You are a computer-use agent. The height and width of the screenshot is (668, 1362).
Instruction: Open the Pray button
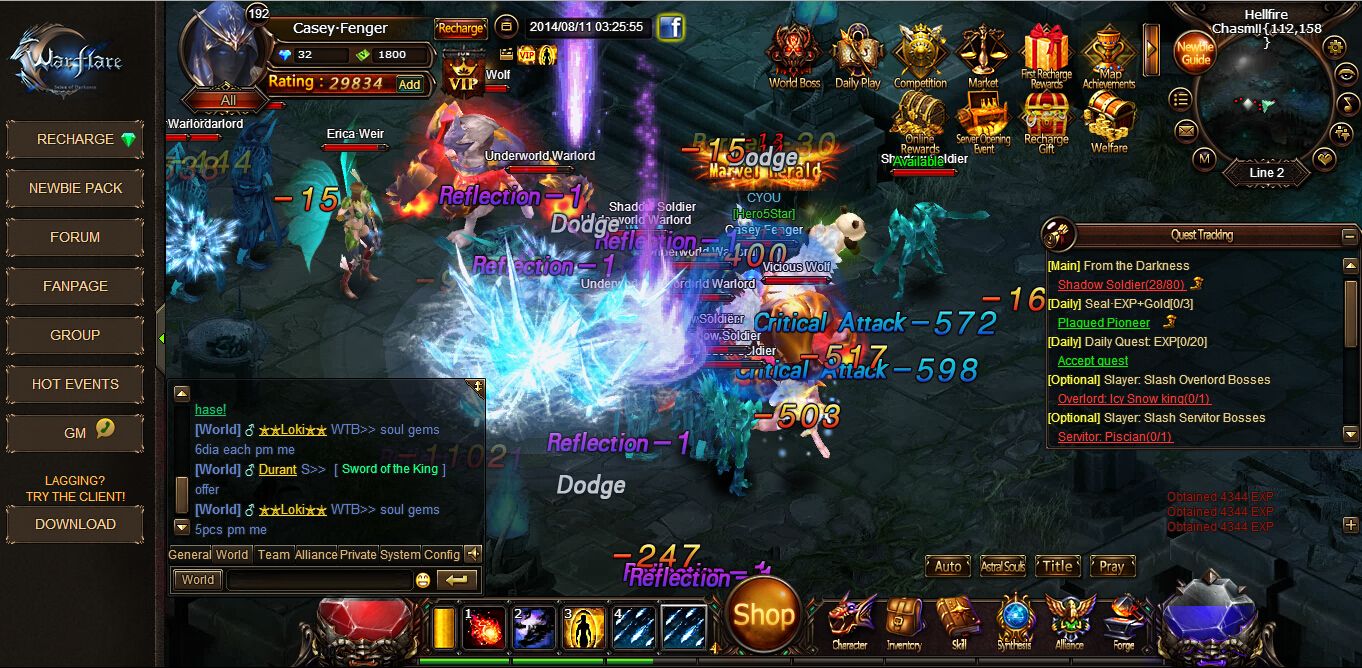(x=1112, y=566)
